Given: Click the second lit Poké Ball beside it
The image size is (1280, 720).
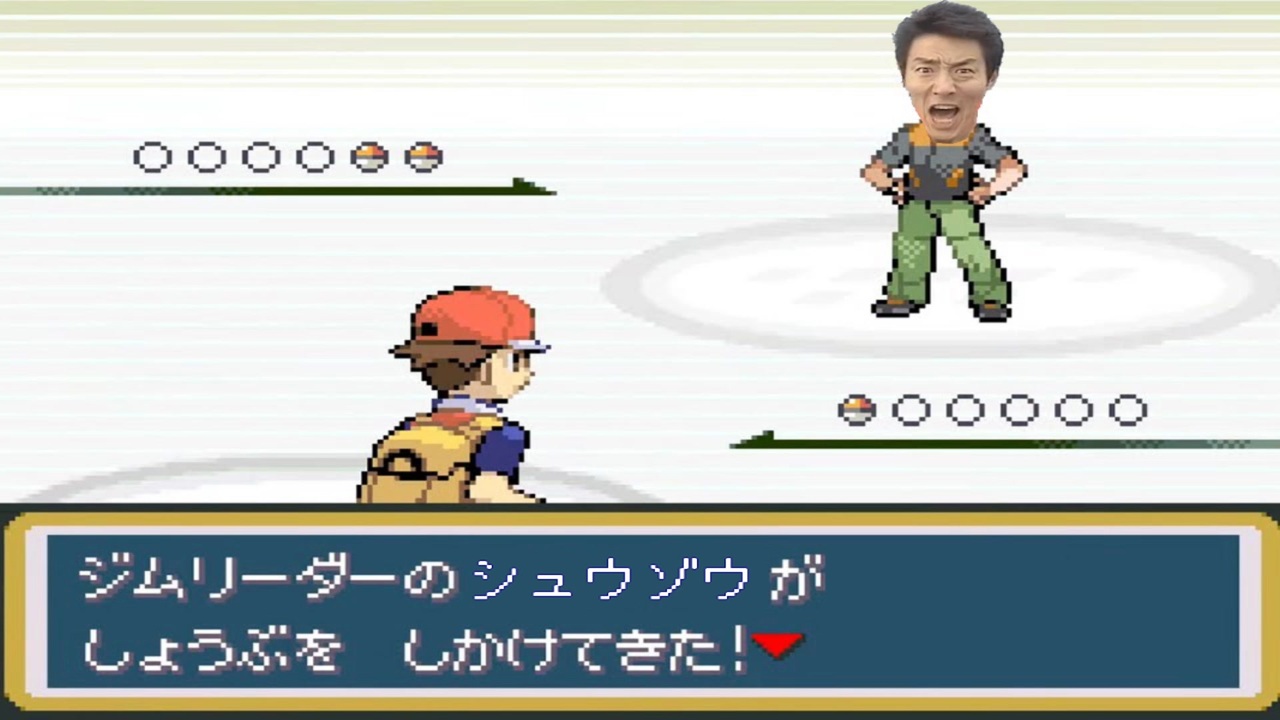Looking at the screenshot, I should (424, 157).
